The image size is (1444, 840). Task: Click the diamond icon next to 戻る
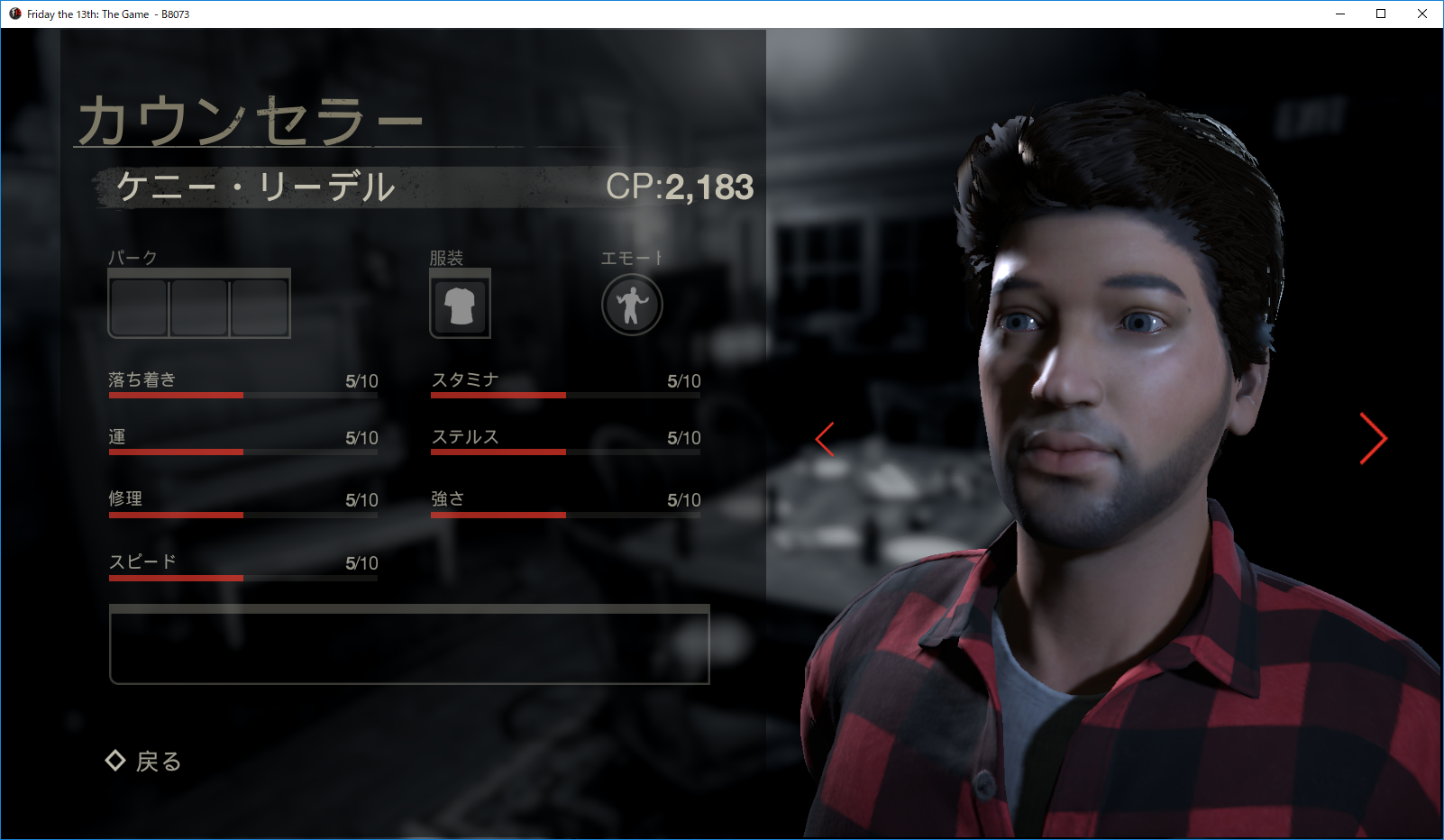[x=115, y=762]
